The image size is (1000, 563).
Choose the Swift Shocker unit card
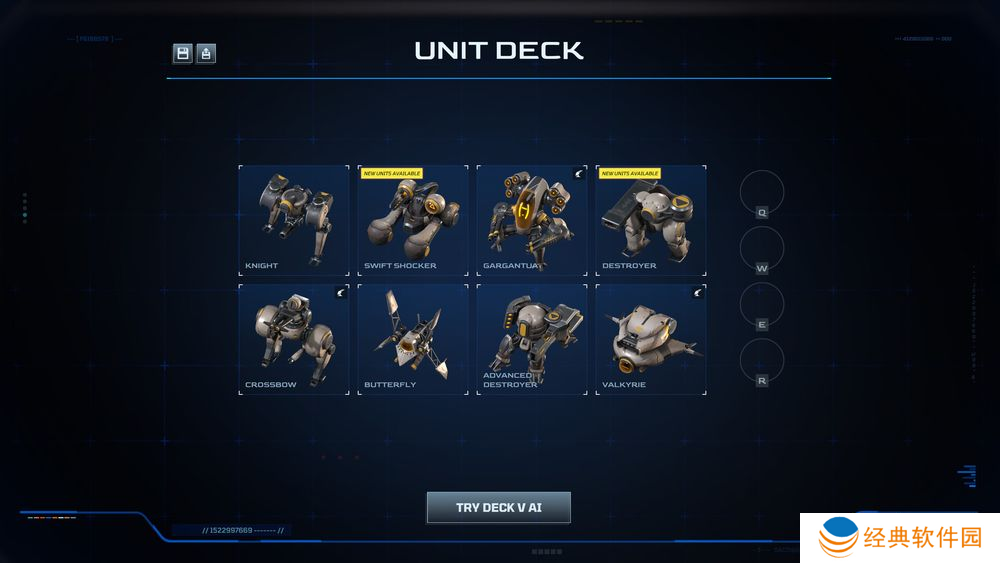point(413,220)
